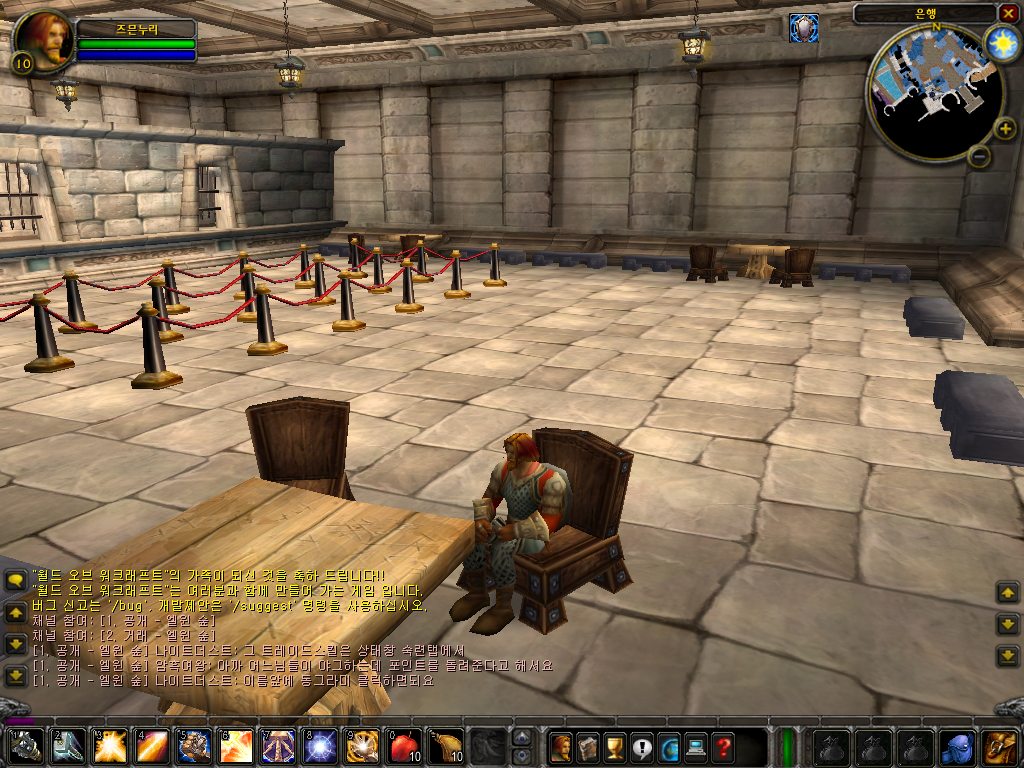The image size is (1024, 768).
Task: Open the spellbook from the micro menu
Action: click(x=588, y=747)
